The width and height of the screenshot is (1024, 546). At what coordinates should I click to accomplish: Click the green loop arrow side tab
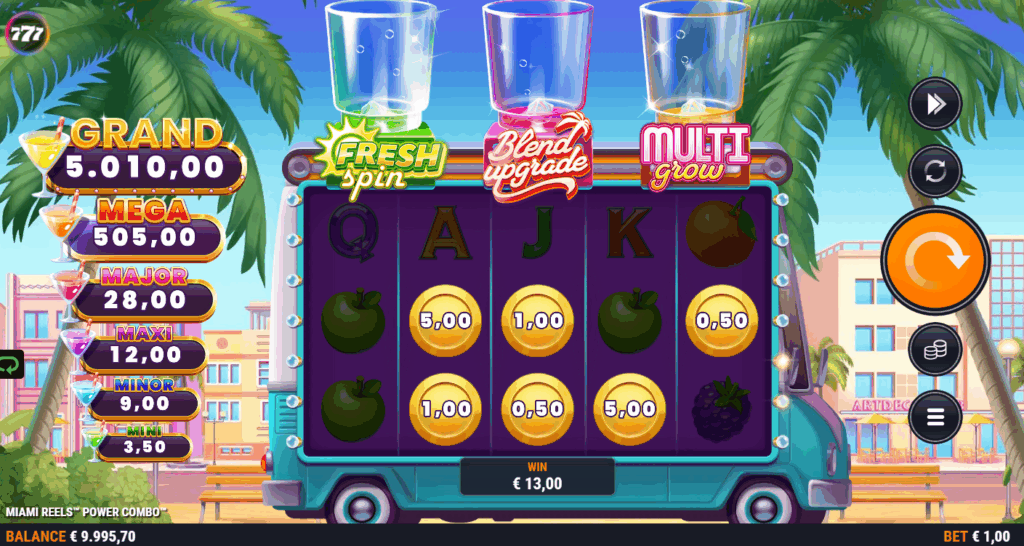10,365
